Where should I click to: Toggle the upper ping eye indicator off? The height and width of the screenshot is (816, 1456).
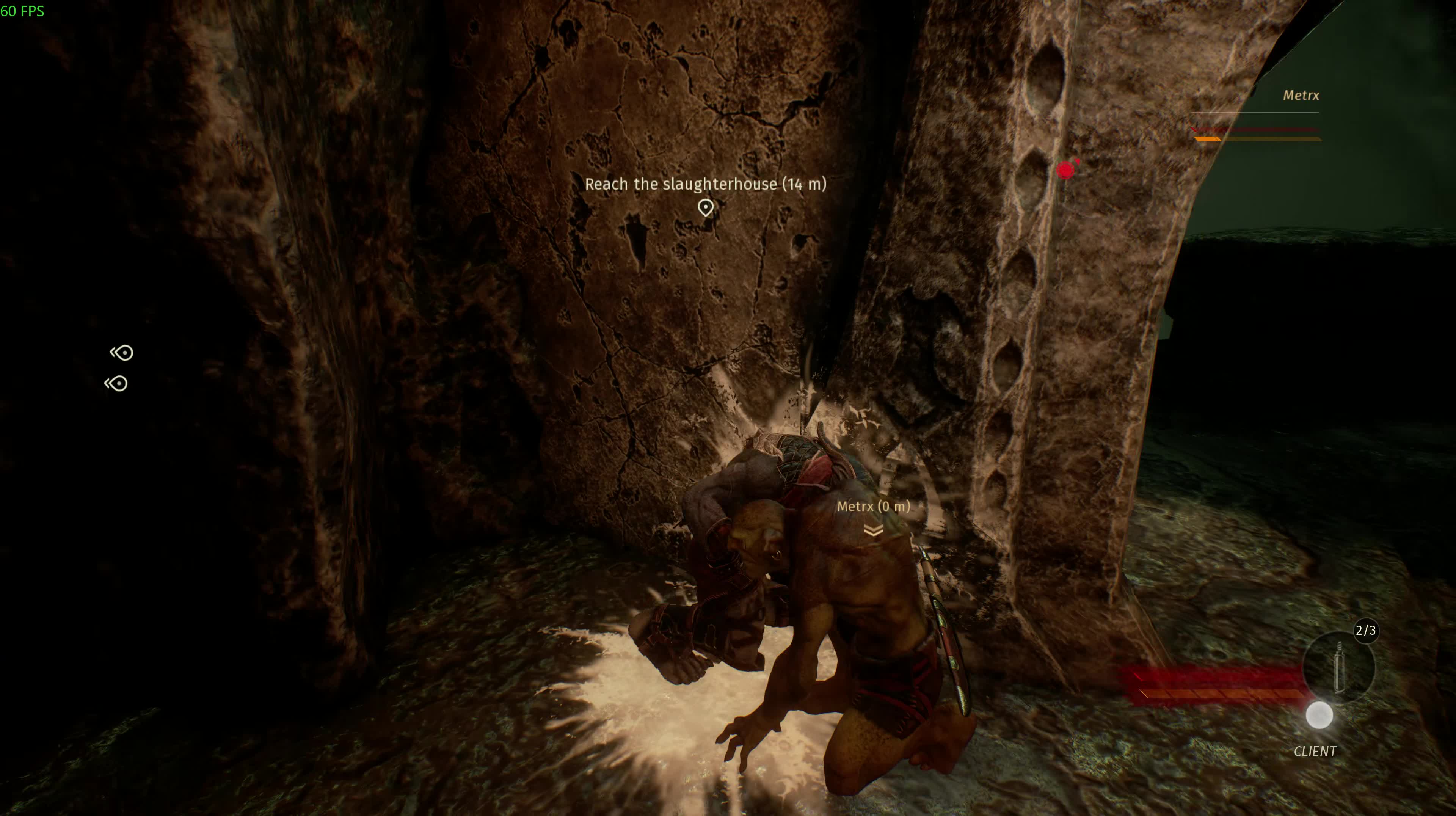[x=123, y=353]
